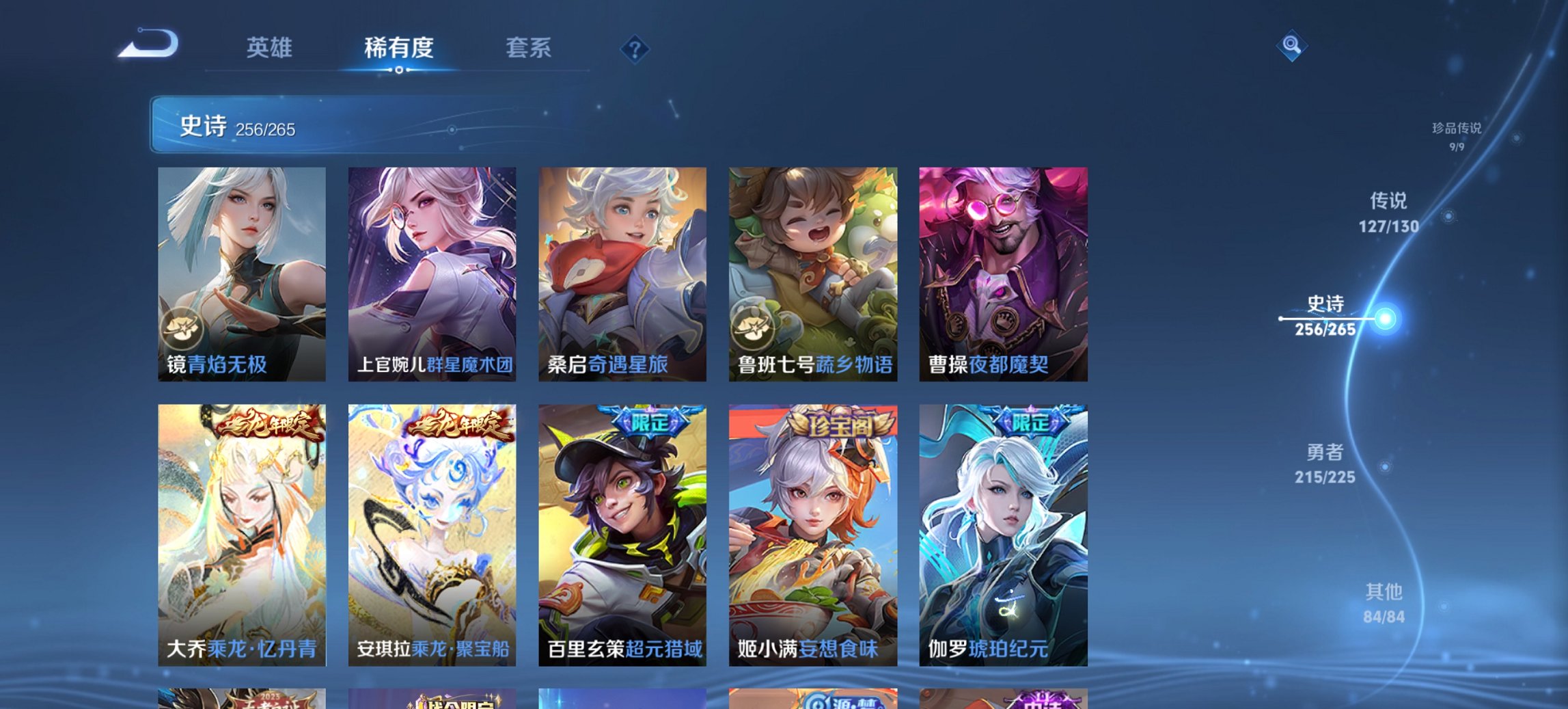Click the 龙年限定 banner on 大乔 skin
The height and width of the screenshot is (709, 1568).
(x=266, y=423)
